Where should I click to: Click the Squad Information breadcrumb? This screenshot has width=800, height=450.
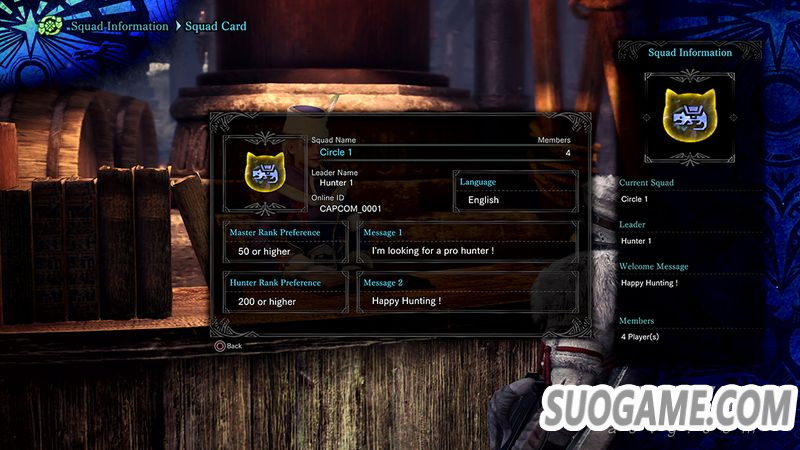point(119,26)
